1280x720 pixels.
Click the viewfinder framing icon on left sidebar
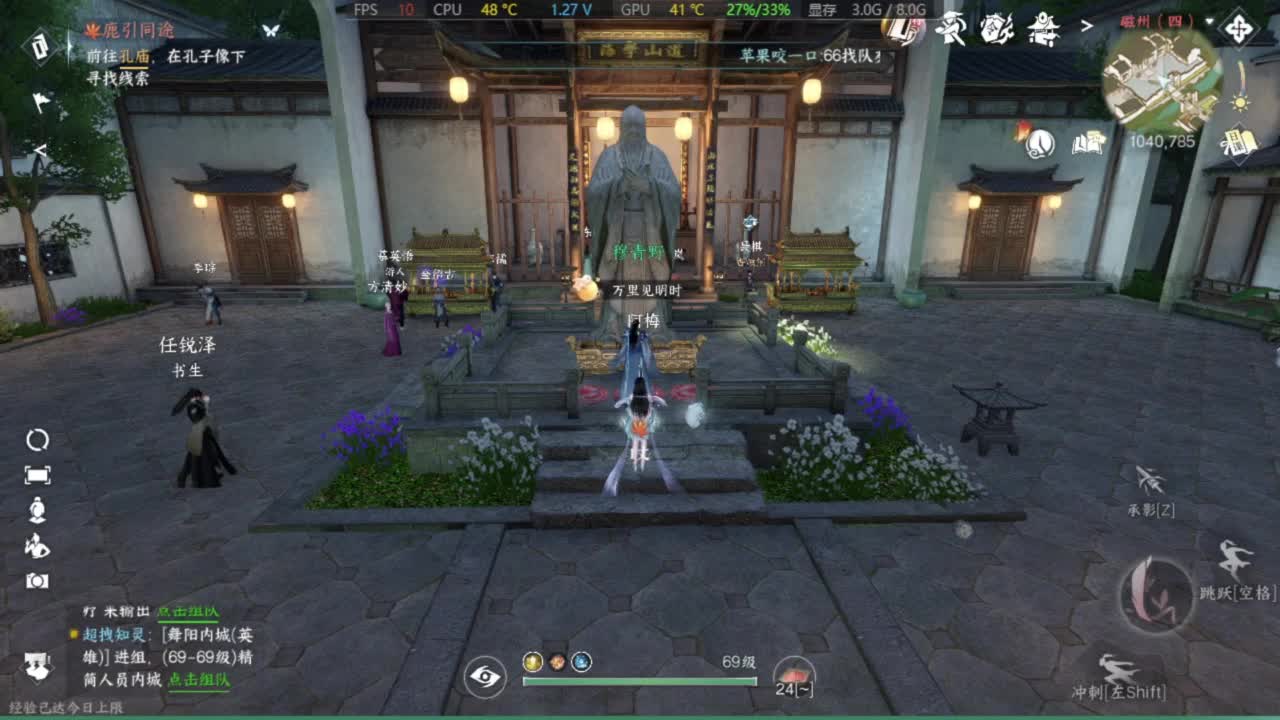click(x=36, y=474)
